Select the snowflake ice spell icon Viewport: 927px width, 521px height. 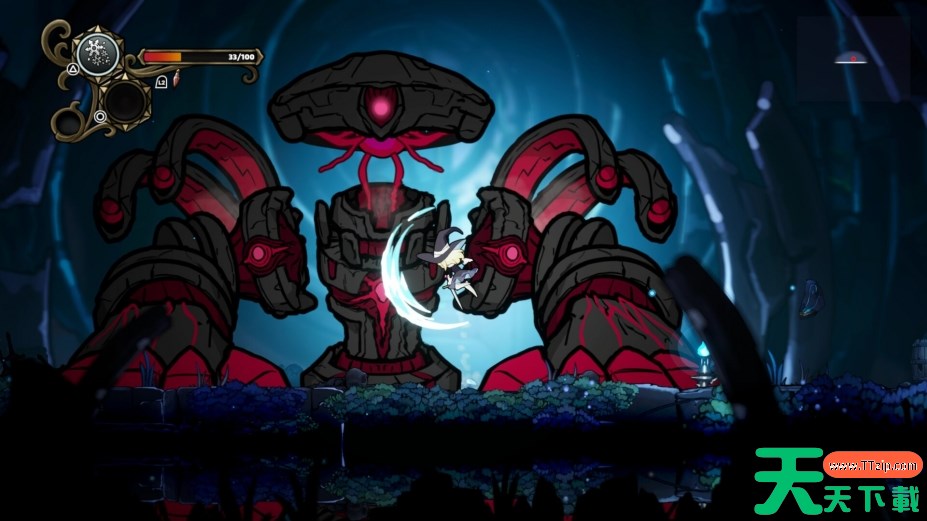pos(98,53)
